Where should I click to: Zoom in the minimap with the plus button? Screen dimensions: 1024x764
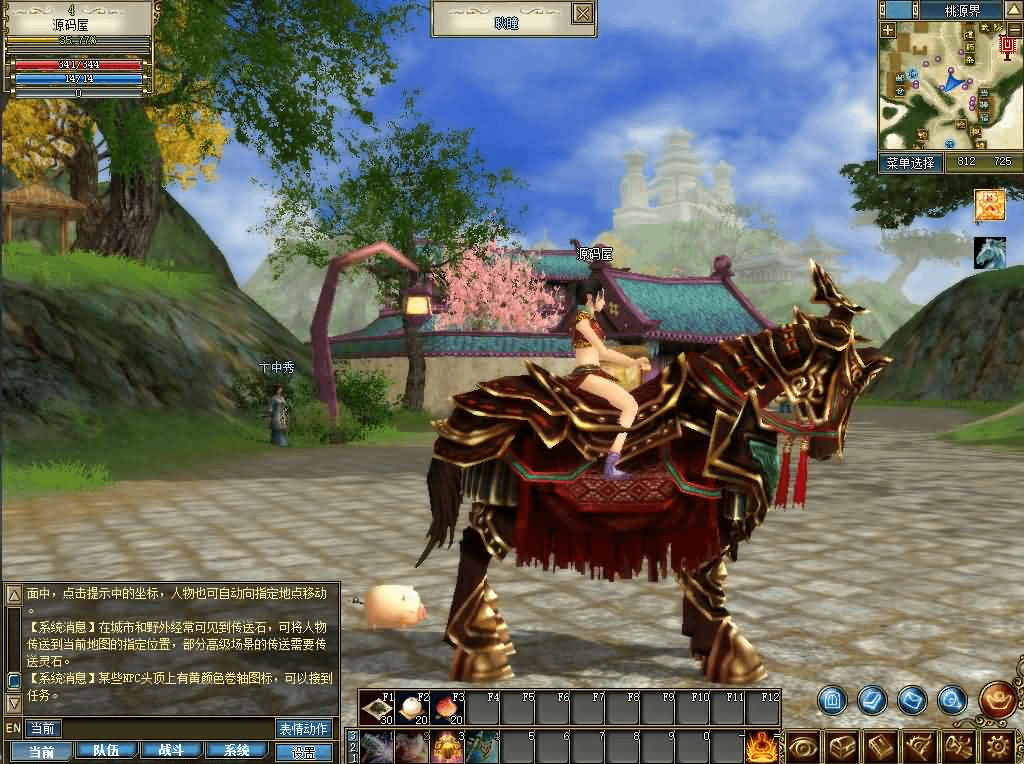[888, 30]
